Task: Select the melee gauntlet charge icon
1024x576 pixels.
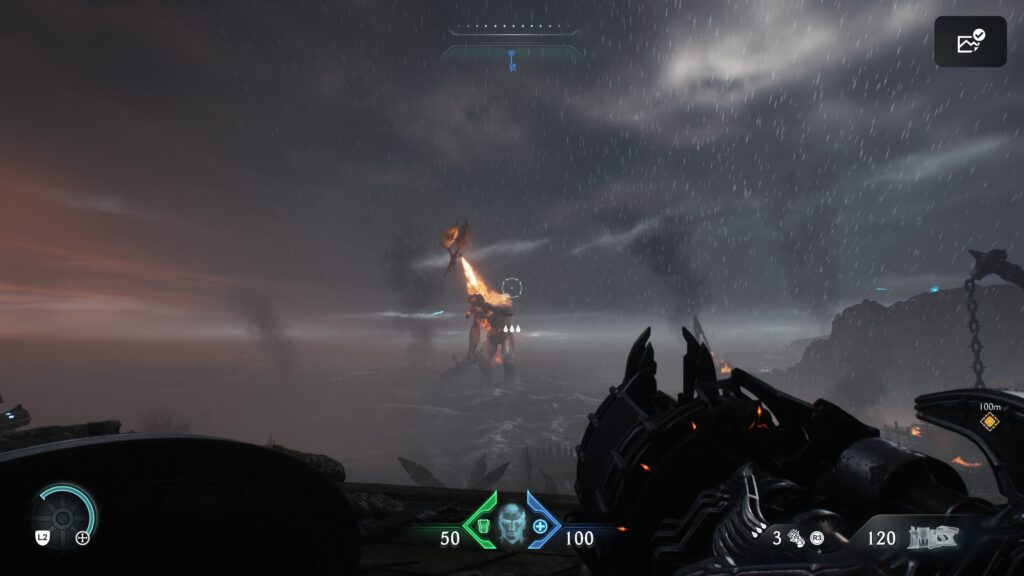Action: click(797, 538)
